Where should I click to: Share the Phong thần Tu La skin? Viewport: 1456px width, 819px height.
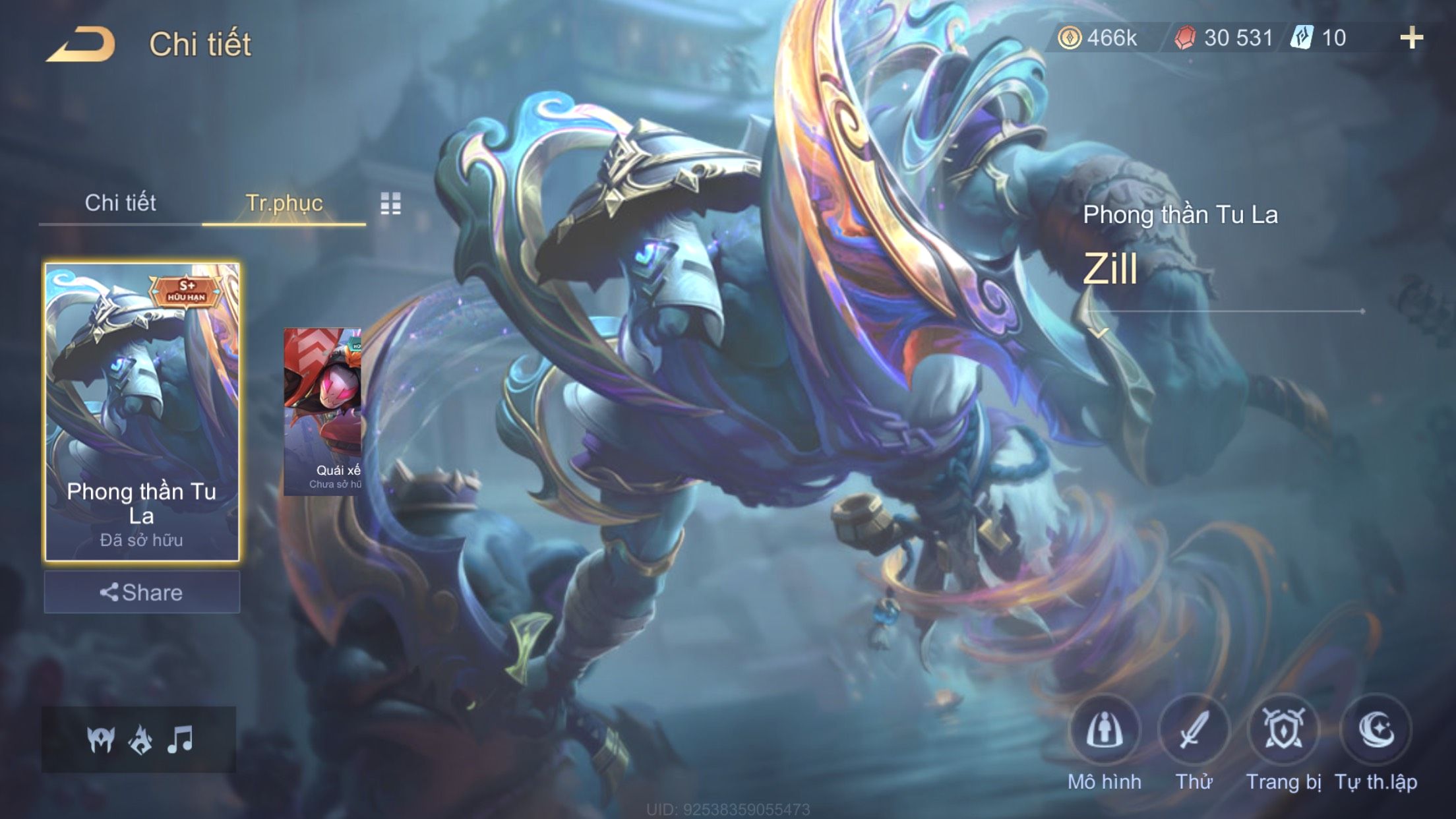(142, 592)
